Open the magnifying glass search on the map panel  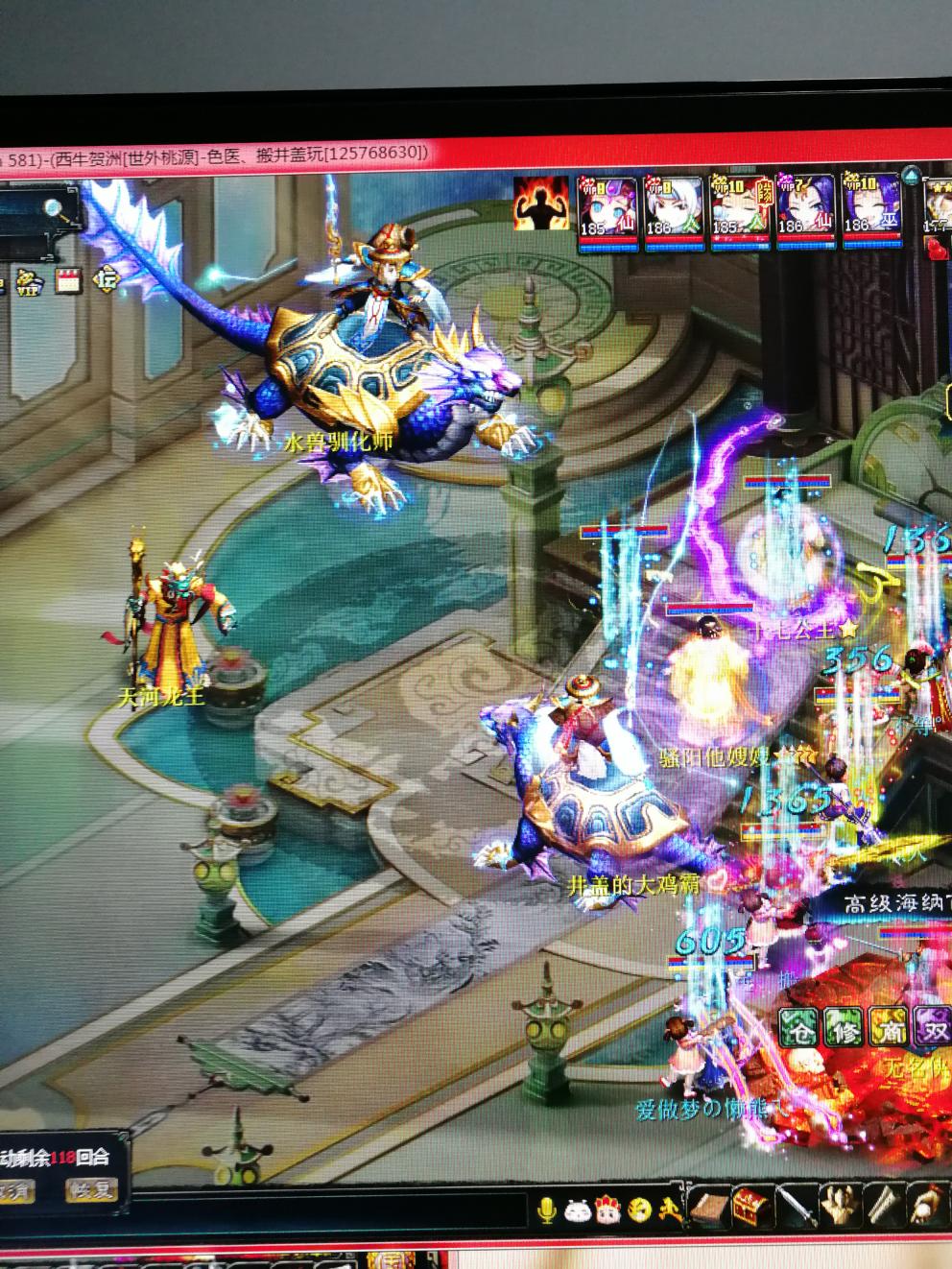pos(54,206)
